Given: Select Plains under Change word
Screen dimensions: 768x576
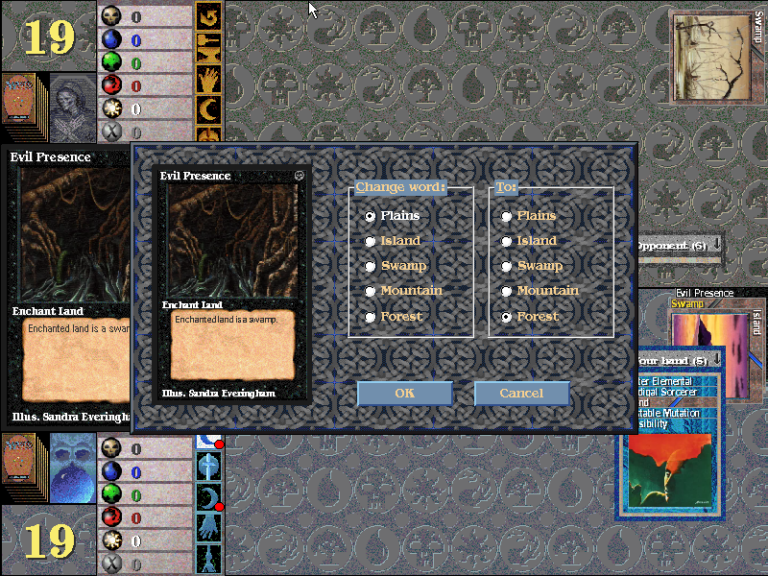Looking at the screenshot, I should [370, 216].
